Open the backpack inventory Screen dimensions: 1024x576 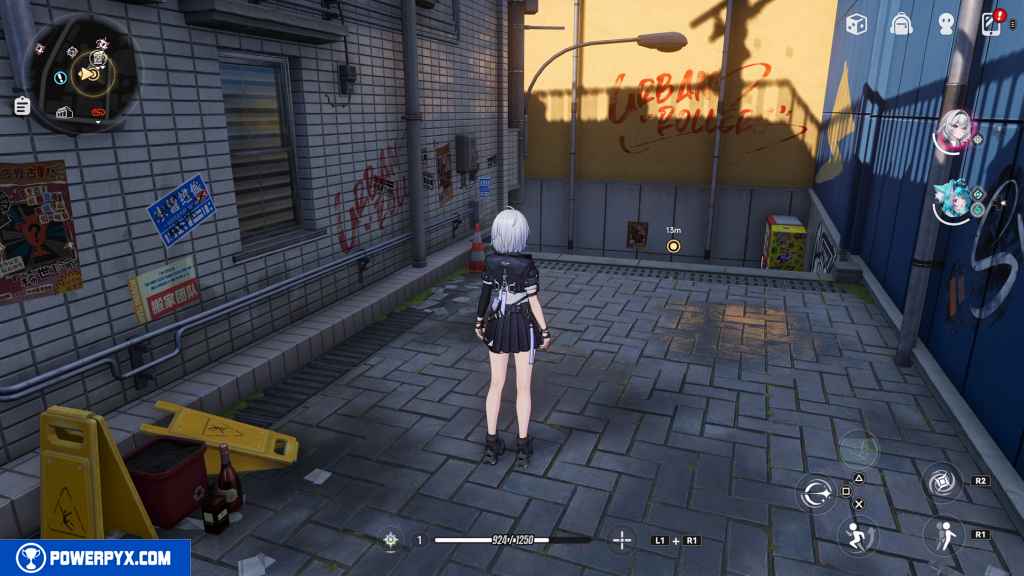click(x=901, y=24)
